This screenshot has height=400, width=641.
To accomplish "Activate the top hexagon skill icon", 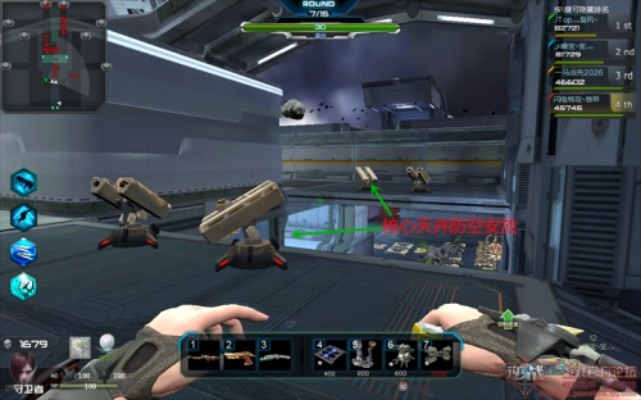I will click(x=23, y=182).
